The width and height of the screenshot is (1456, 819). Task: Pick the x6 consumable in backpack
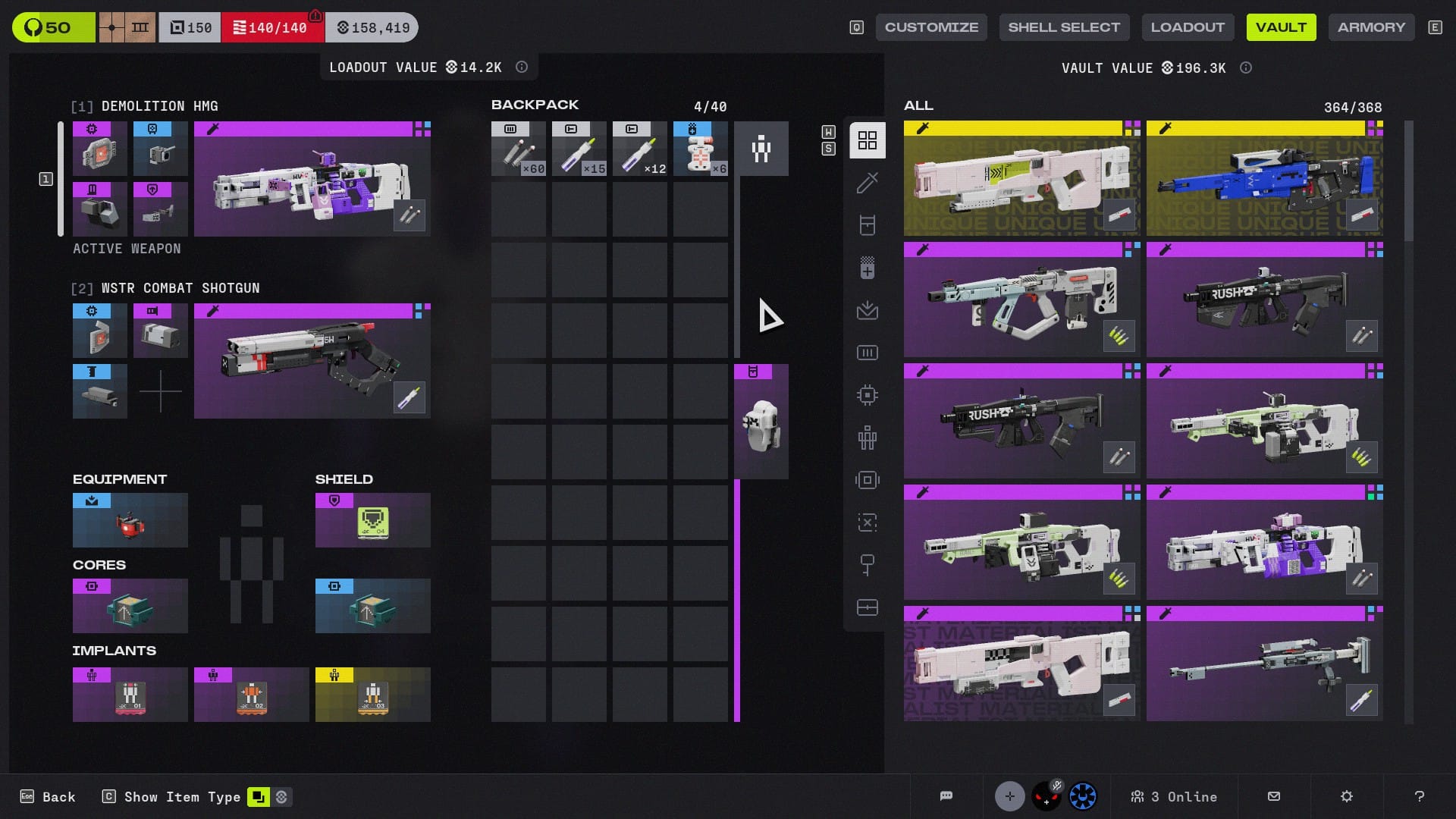[x=700, y=149]
